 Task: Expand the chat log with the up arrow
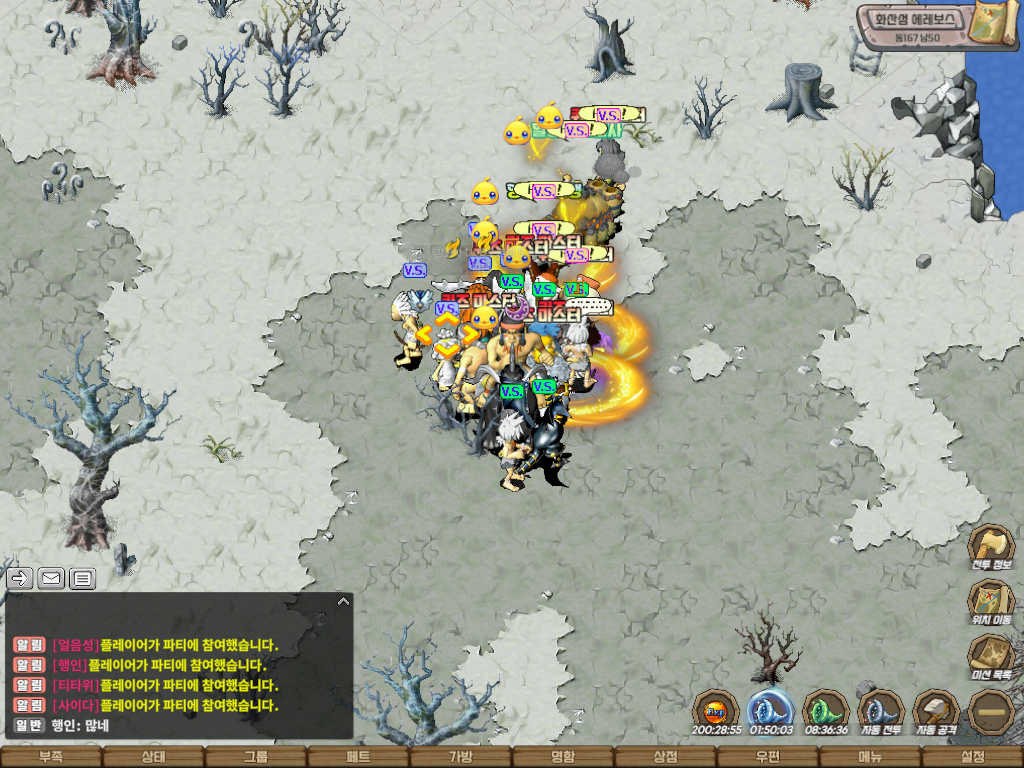pos(343,601)
